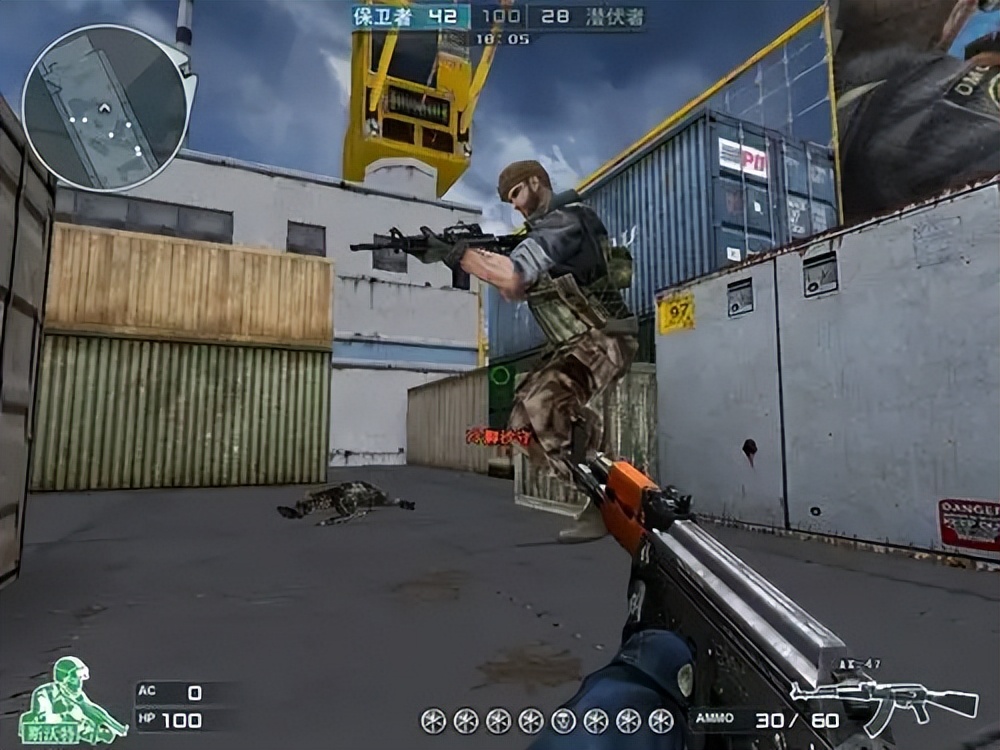Image resolution: width=1000 pixels, height=750 pixels.
Task: Select the AK-47 weapon silhouette icon
Action: pyautogui.click(x=883, y=700)
